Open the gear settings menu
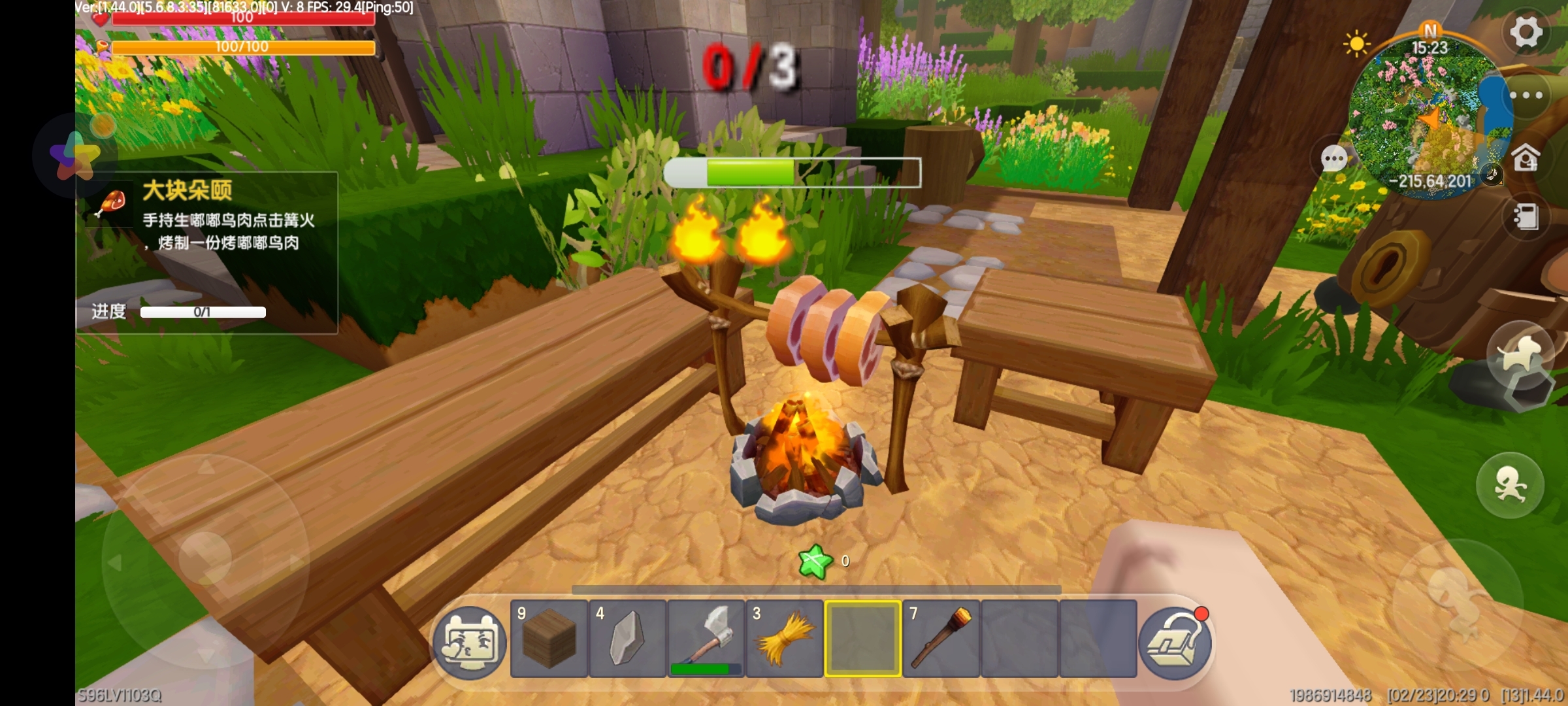Viewport: 1568px width, 706px height. point(1526,31)
